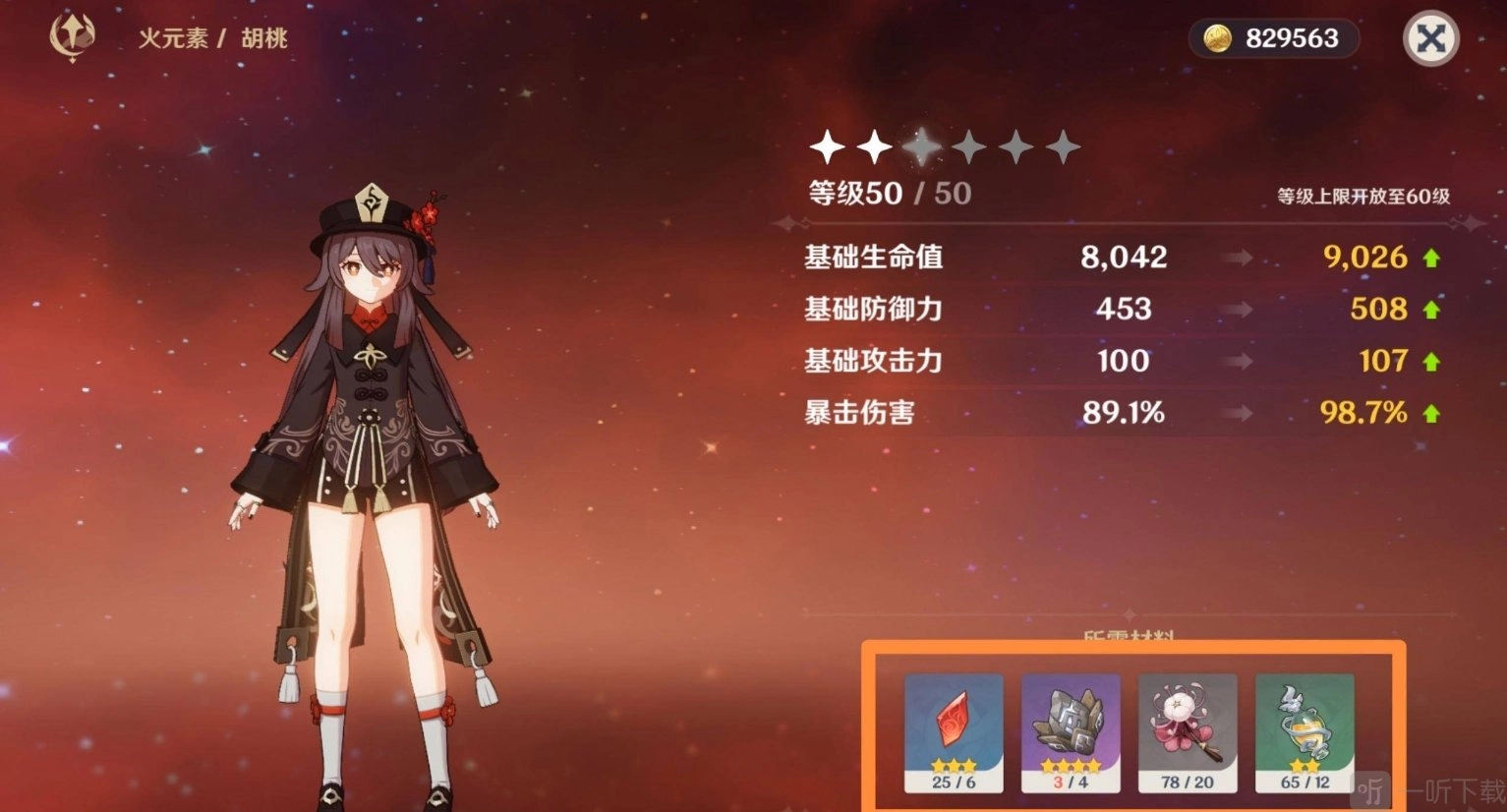Toggle the third ascension star
Screen dimensions: 1507x812
pos(922,145)
